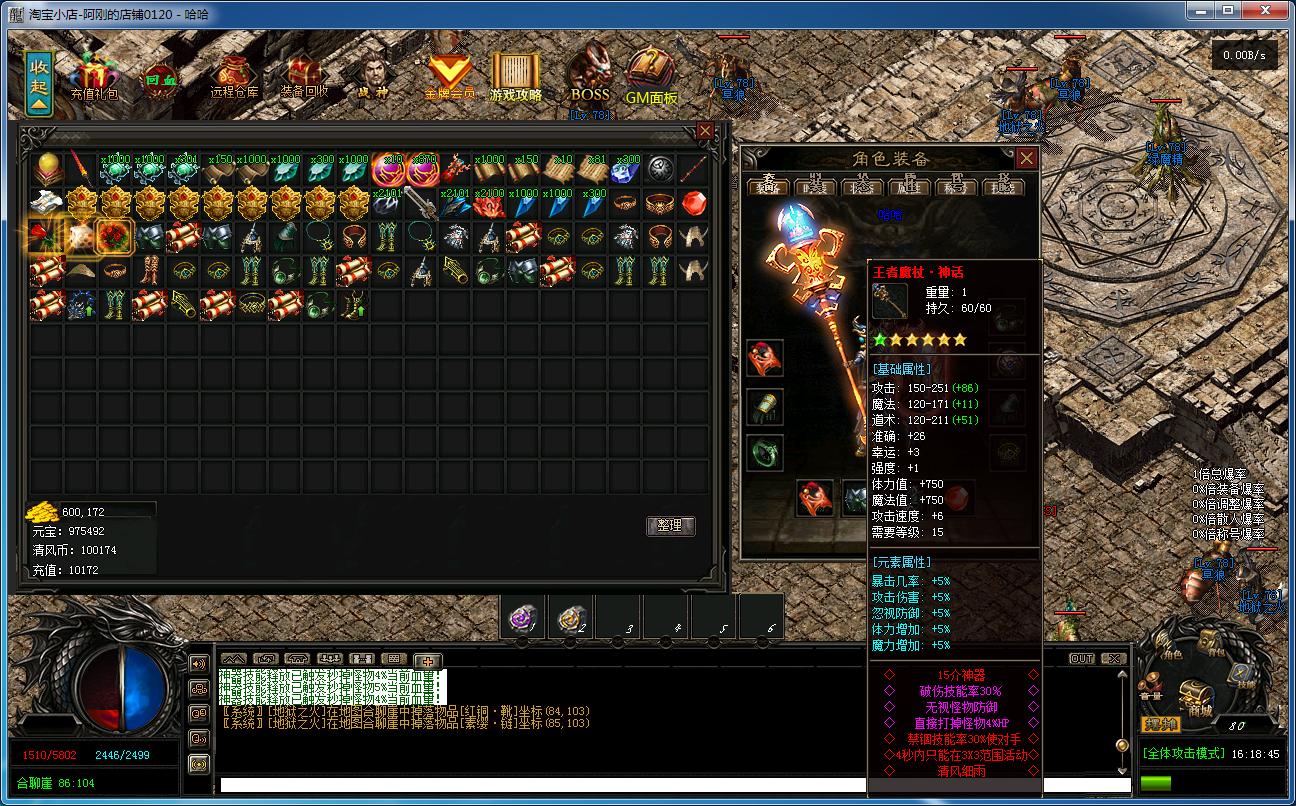
Task: Show the 游戏攻略 game guide scroll
Action: (x=516, y=77)
